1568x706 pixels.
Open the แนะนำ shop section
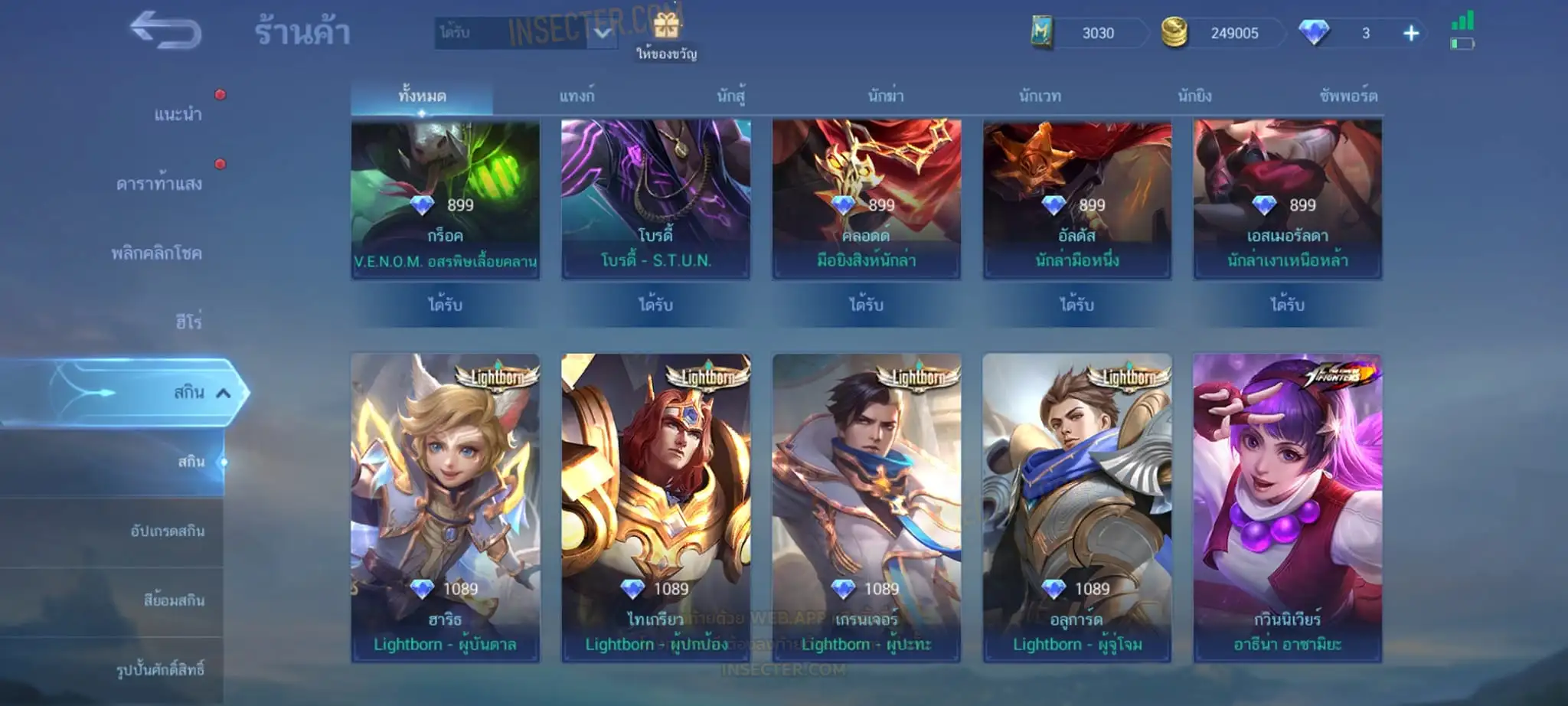pos(178,115)
